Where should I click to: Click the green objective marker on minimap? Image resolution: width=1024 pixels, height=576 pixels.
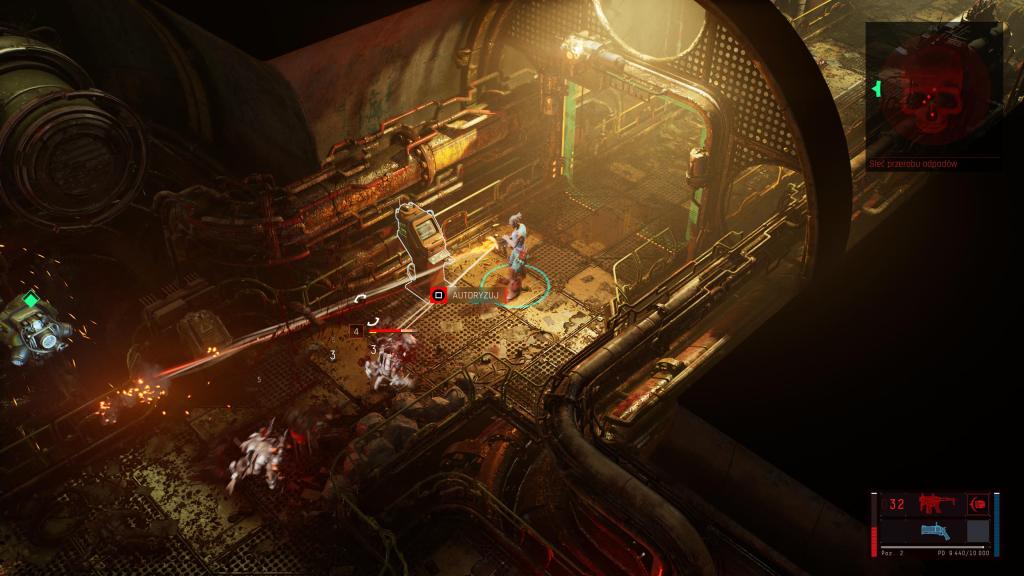(x=877, y=90)
